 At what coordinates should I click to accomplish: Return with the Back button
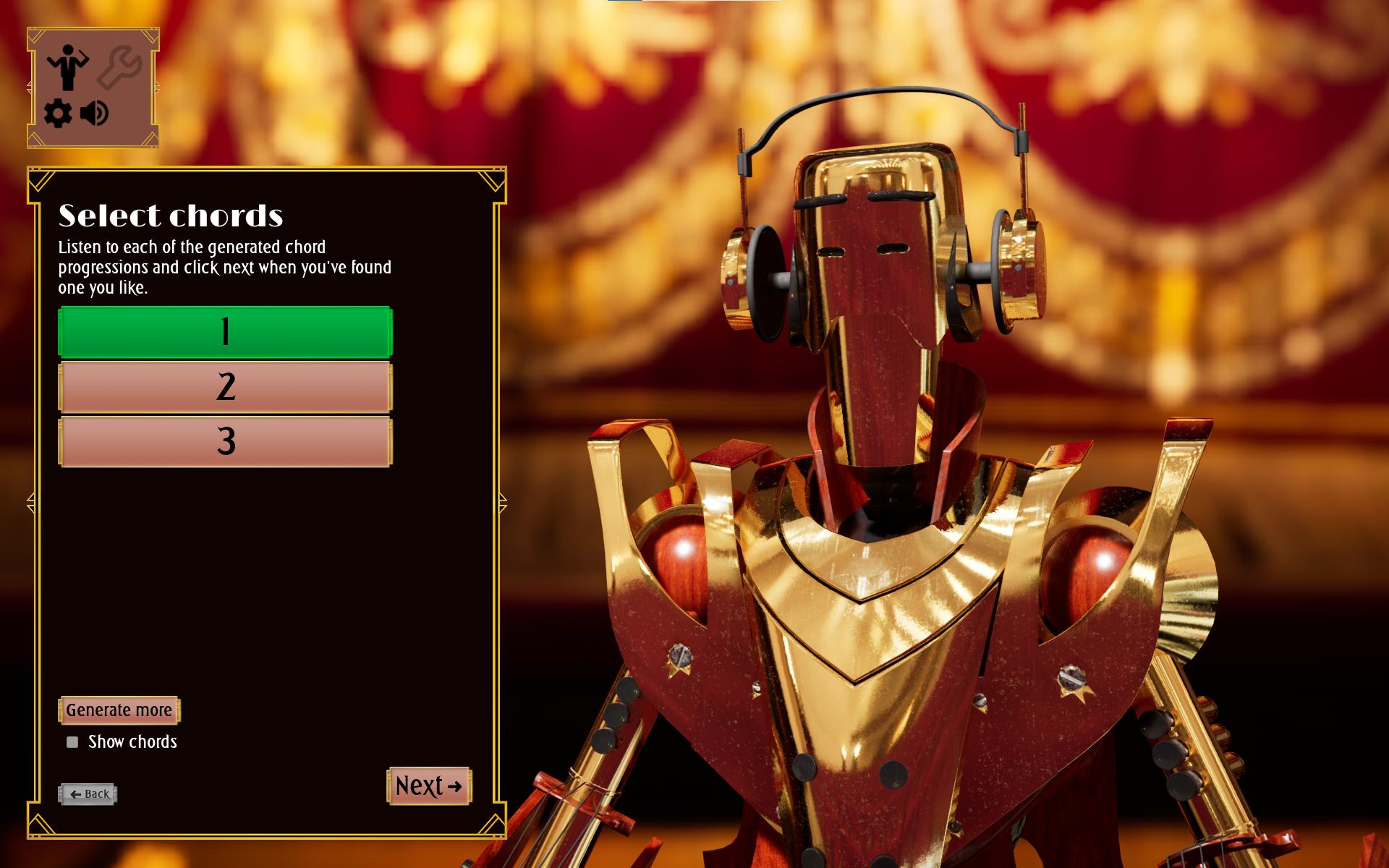[x=88, y=794]
